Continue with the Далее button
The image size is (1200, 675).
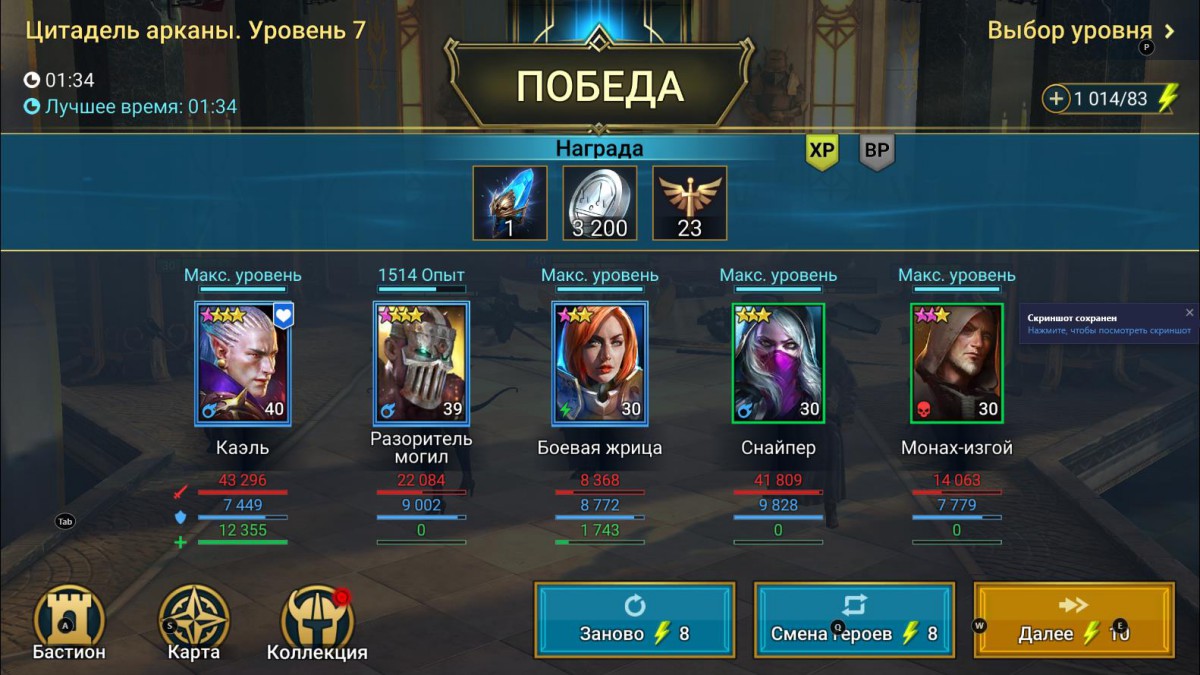coord(1073,620)
